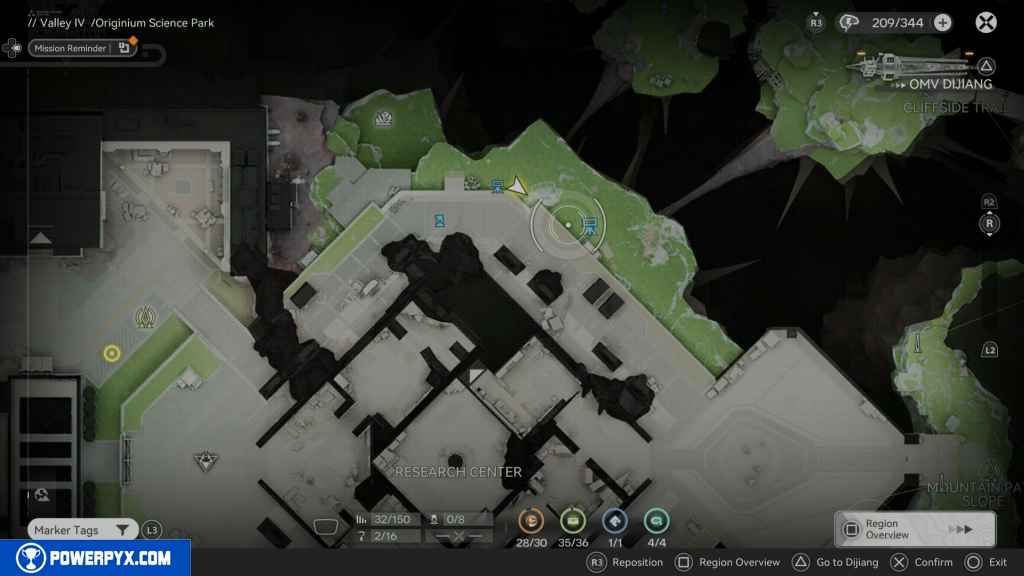Select the triangular emblem map marker
Screen dimensions: 1024x576
coord(205,461)
